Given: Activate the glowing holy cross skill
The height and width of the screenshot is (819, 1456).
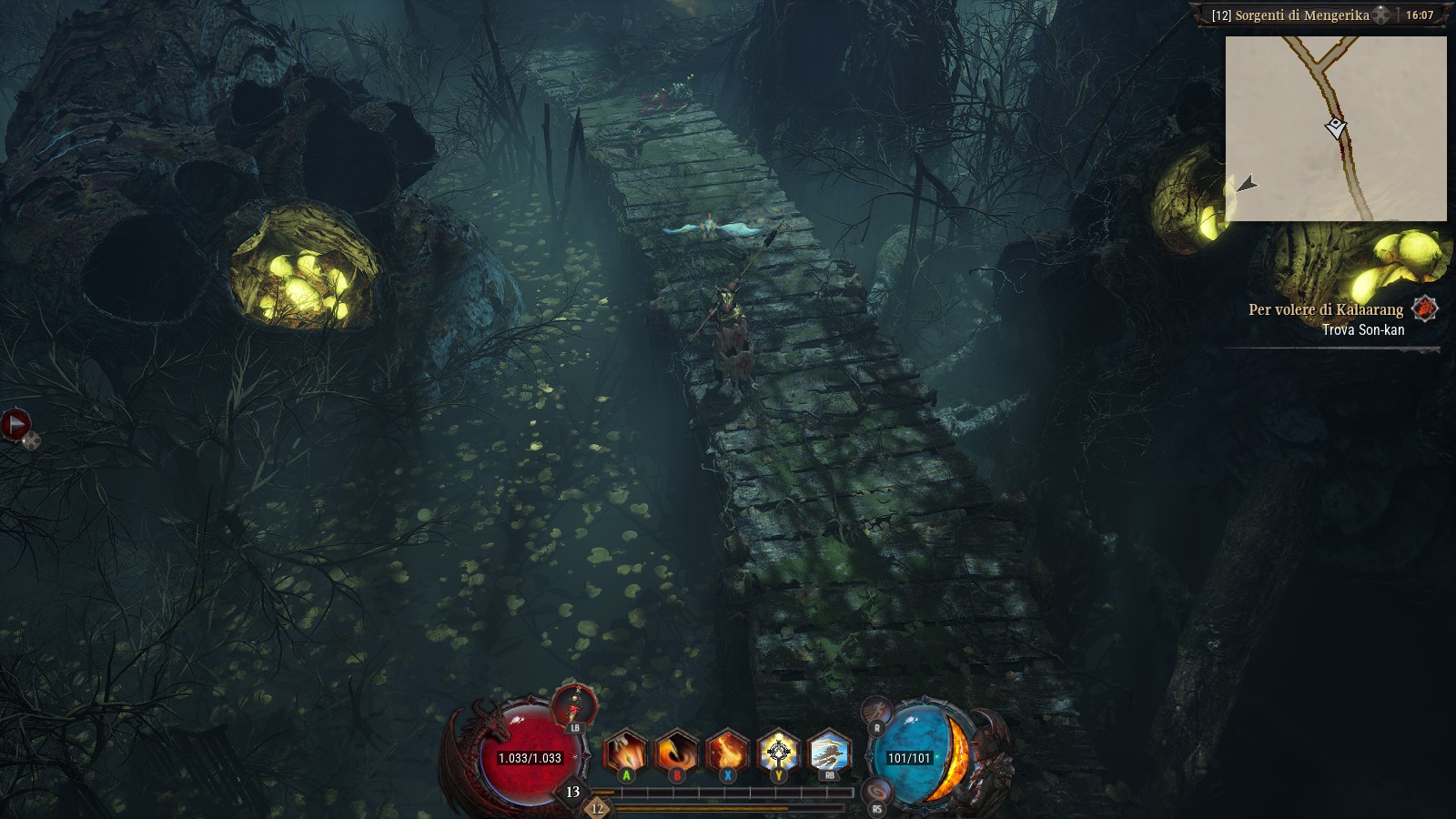Looking at the screenshot, I should [778, 753].
